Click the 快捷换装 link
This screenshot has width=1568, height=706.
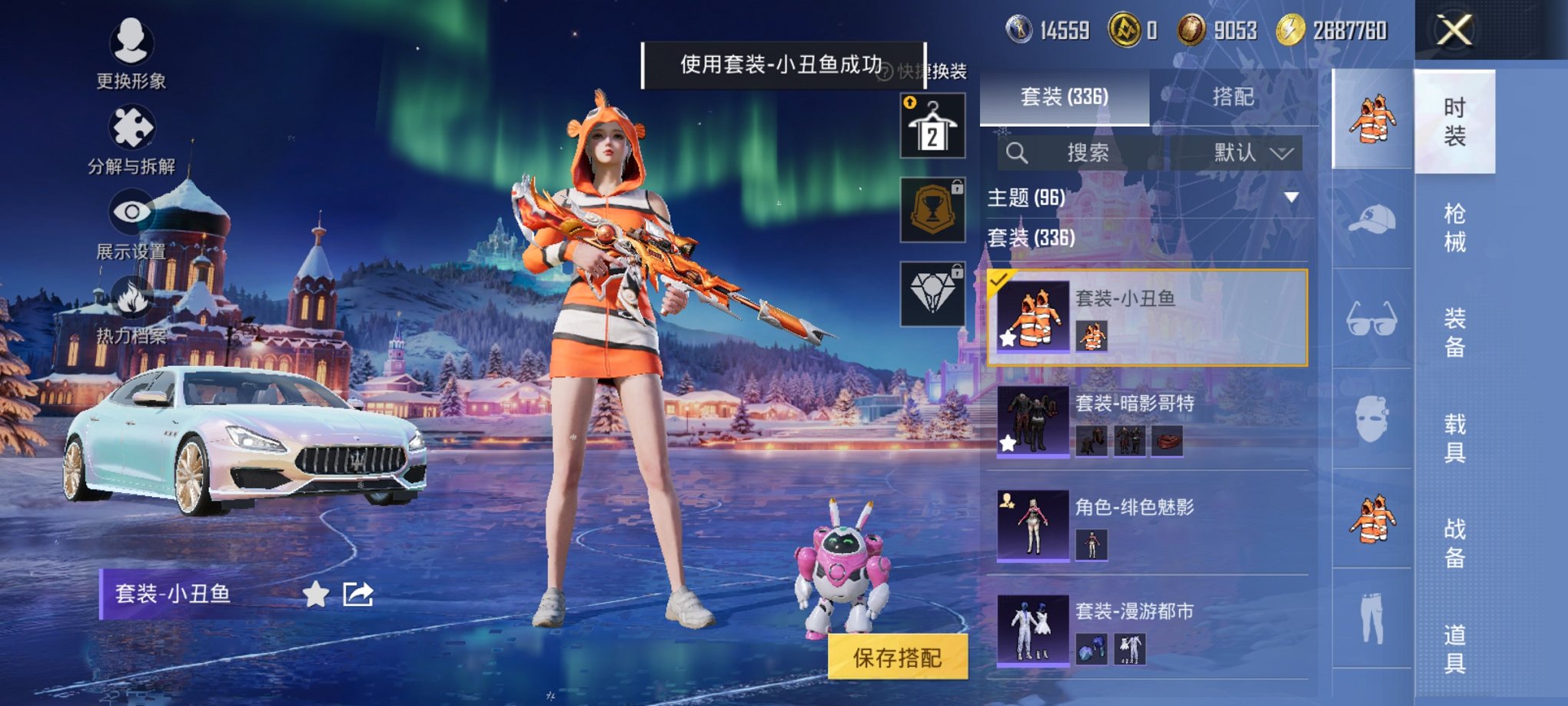point(931,68)
